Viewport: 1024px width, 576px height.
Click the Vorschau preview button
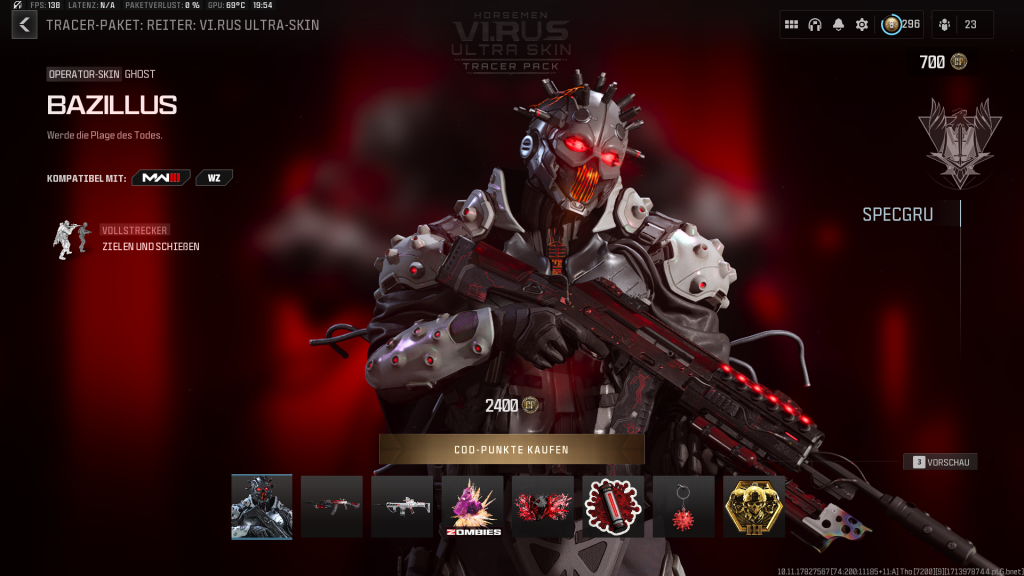[x=940, y=462]
